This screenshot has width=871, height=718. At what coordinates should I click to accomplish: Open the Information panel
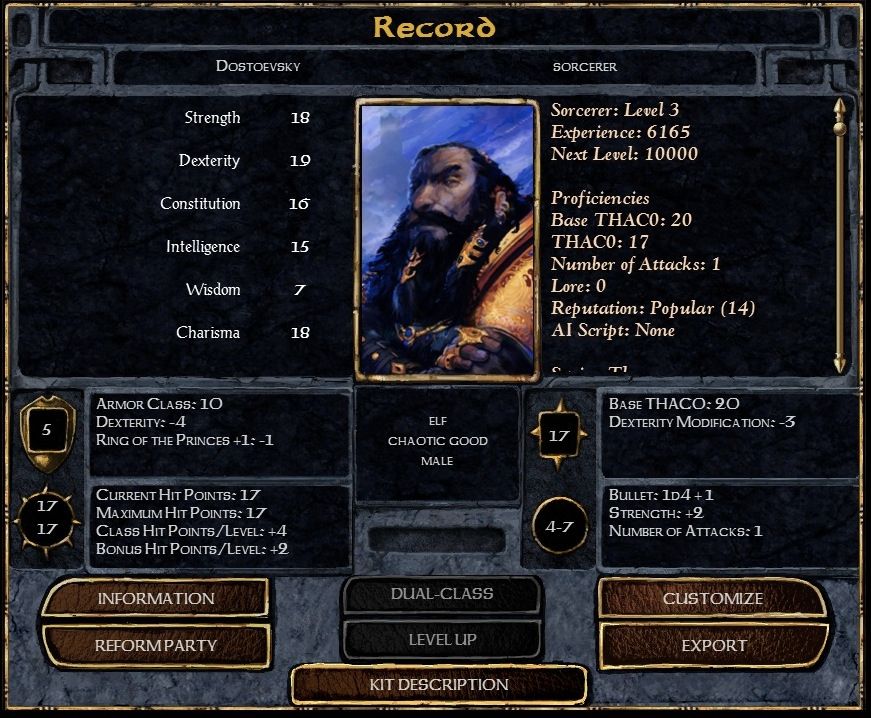(155, 598)
